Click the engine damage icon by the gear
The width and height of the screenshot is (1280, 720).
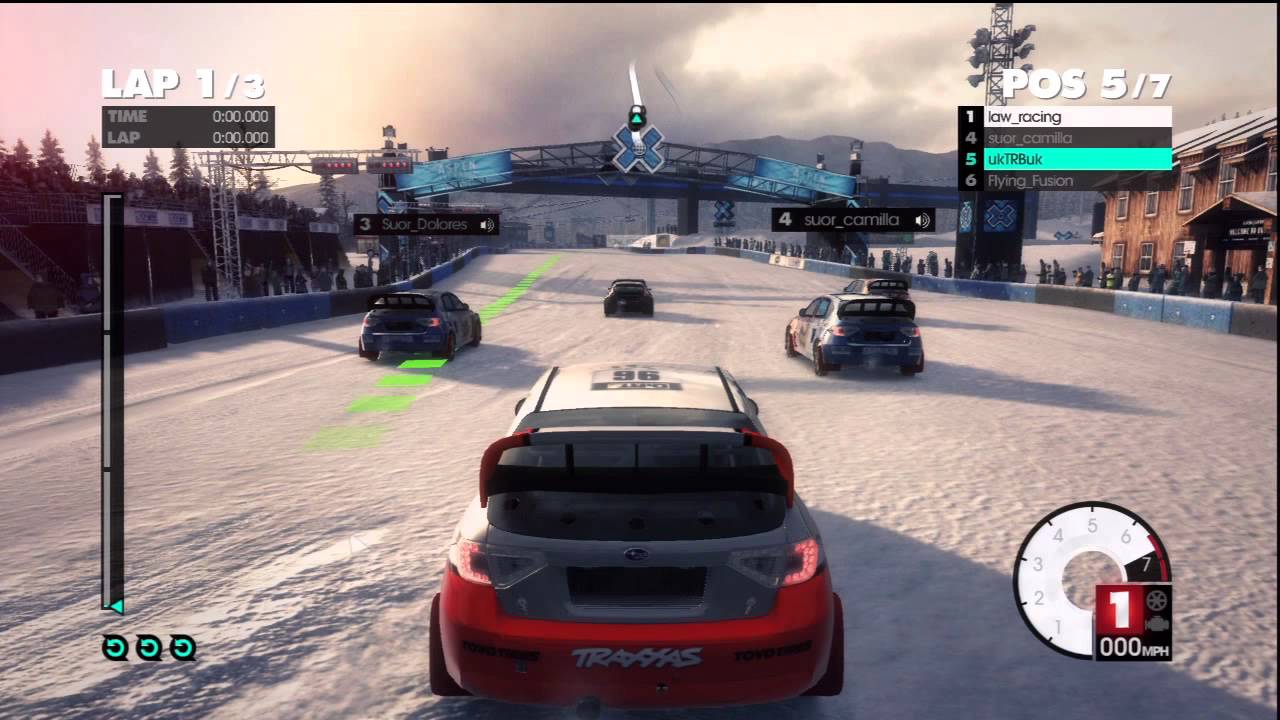(1158, 623)
